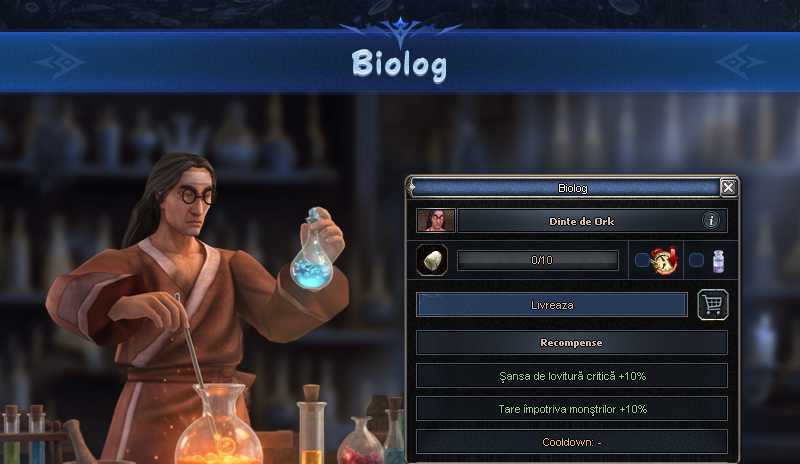The width and height of the screenshot is (800, 464).
Task: Click the biologist portrait in the panel
Action: point(436,220)
